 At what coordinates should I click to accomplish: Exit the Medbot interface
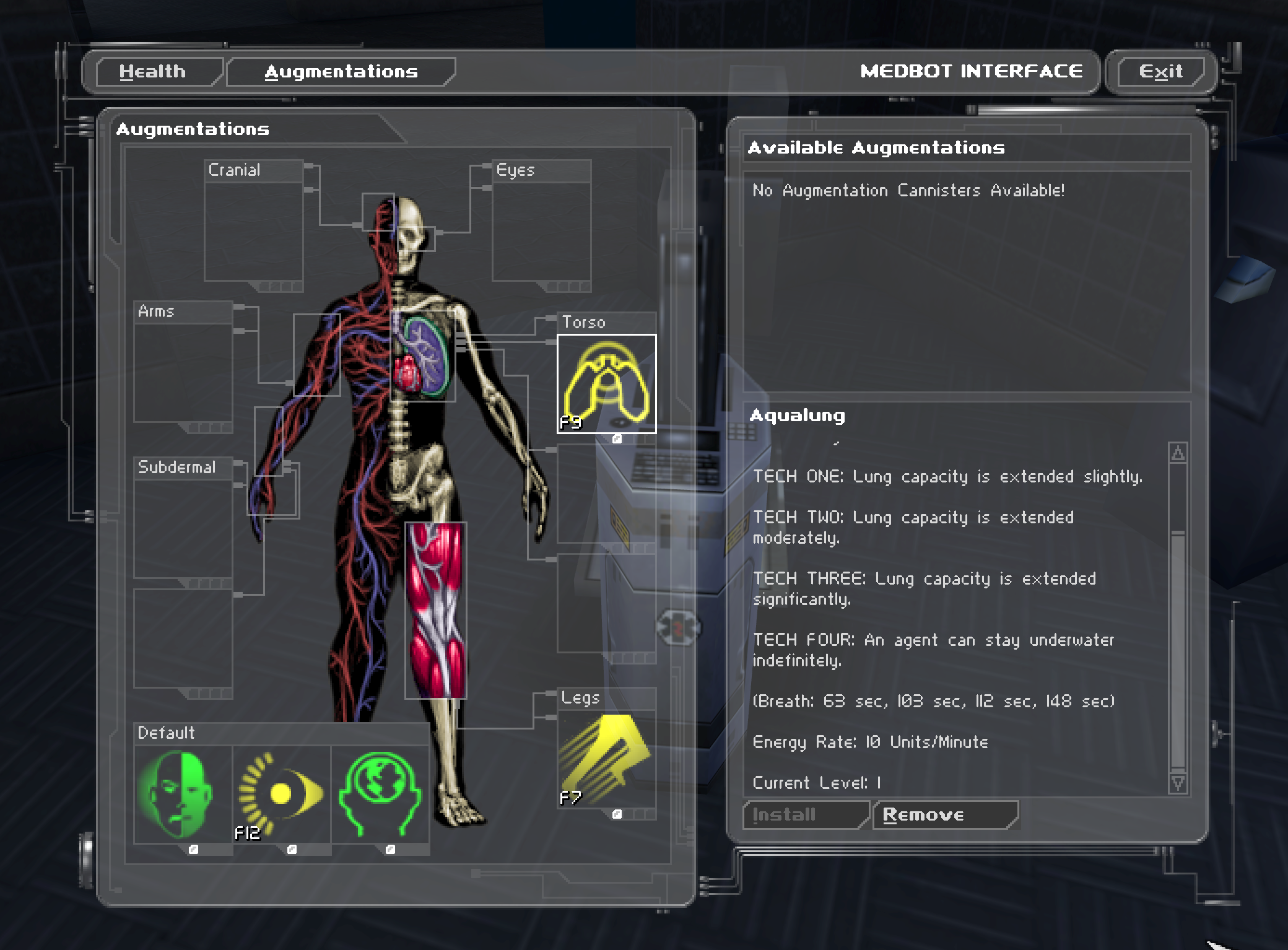[1160, 72]
